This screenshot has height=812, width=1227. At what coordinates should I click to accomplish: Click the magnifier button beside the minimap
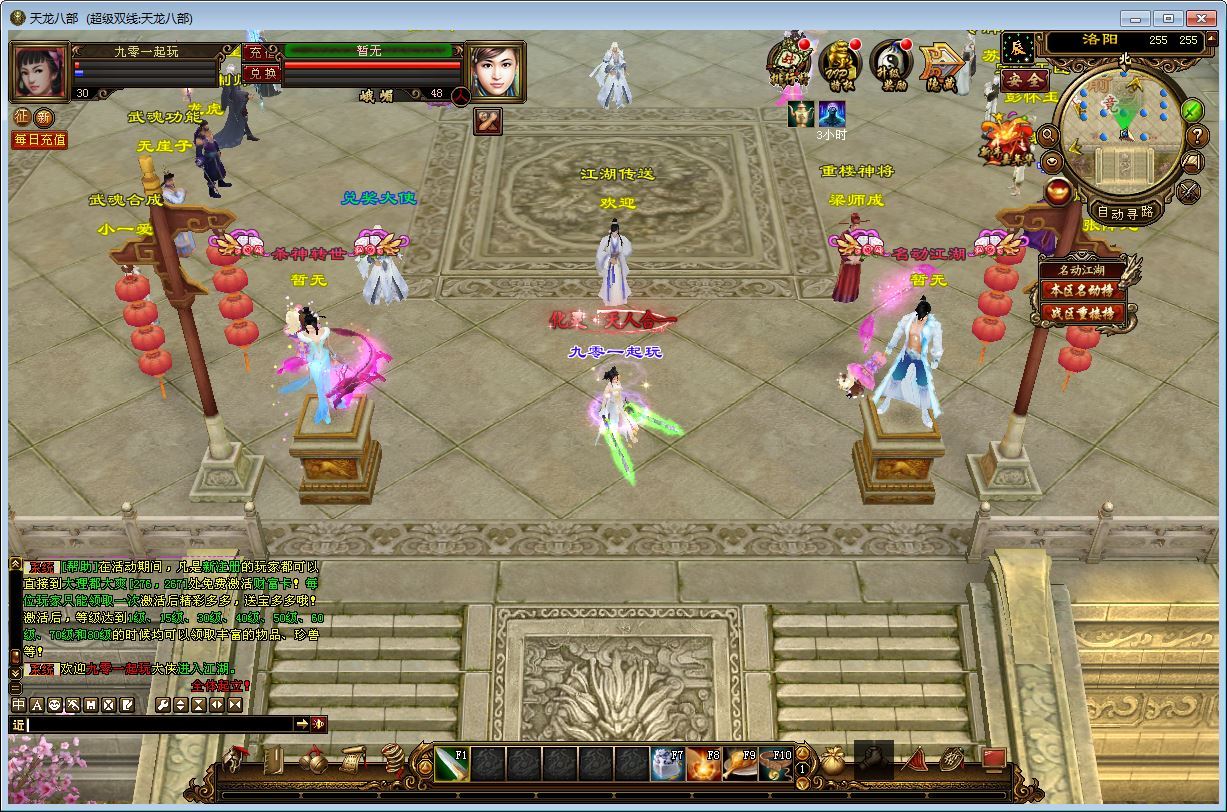pyautogui.click(x=1049, y=134)
